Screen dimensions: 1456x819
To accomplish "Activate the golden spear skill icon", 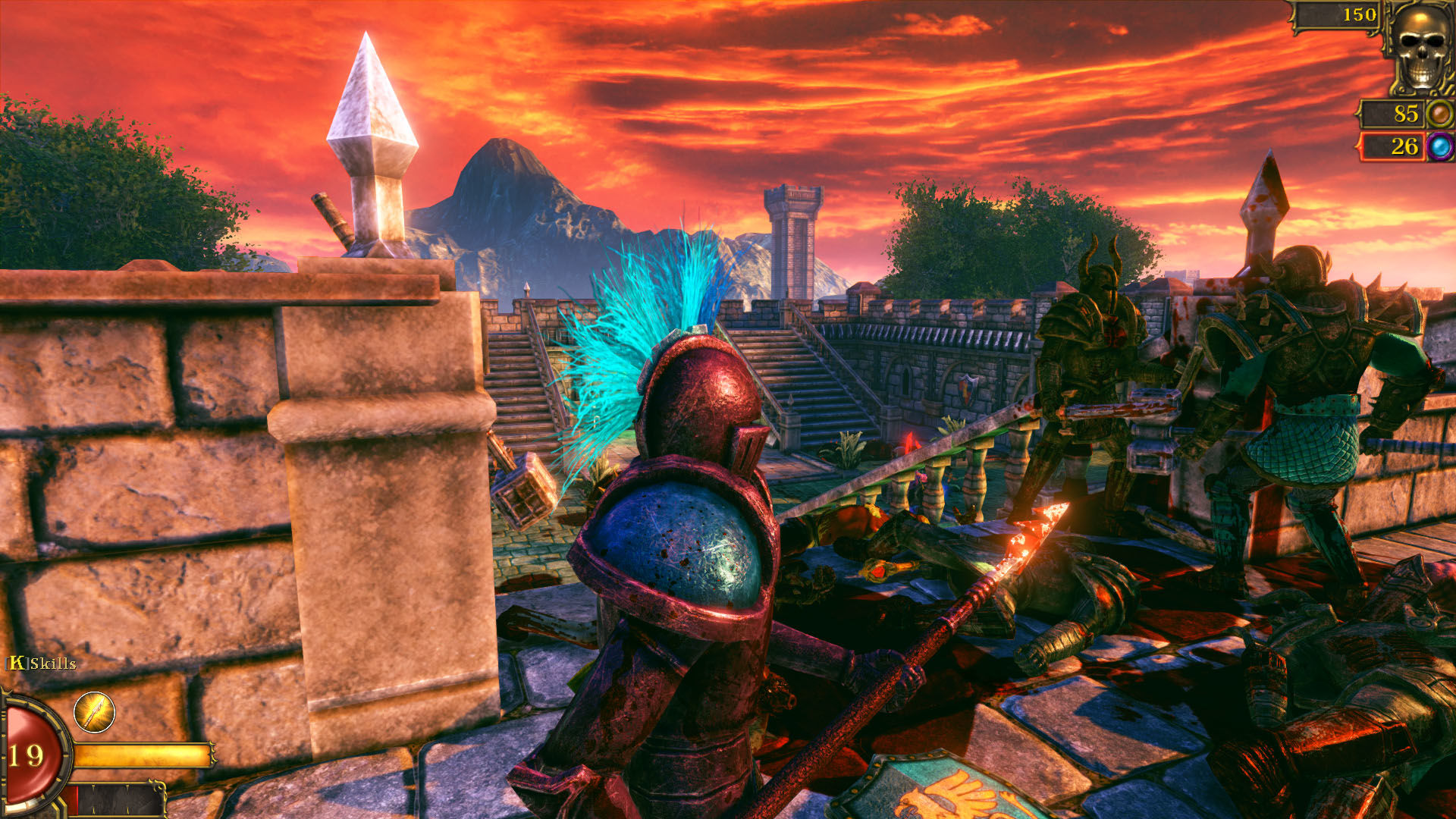I will coord(94,712).
